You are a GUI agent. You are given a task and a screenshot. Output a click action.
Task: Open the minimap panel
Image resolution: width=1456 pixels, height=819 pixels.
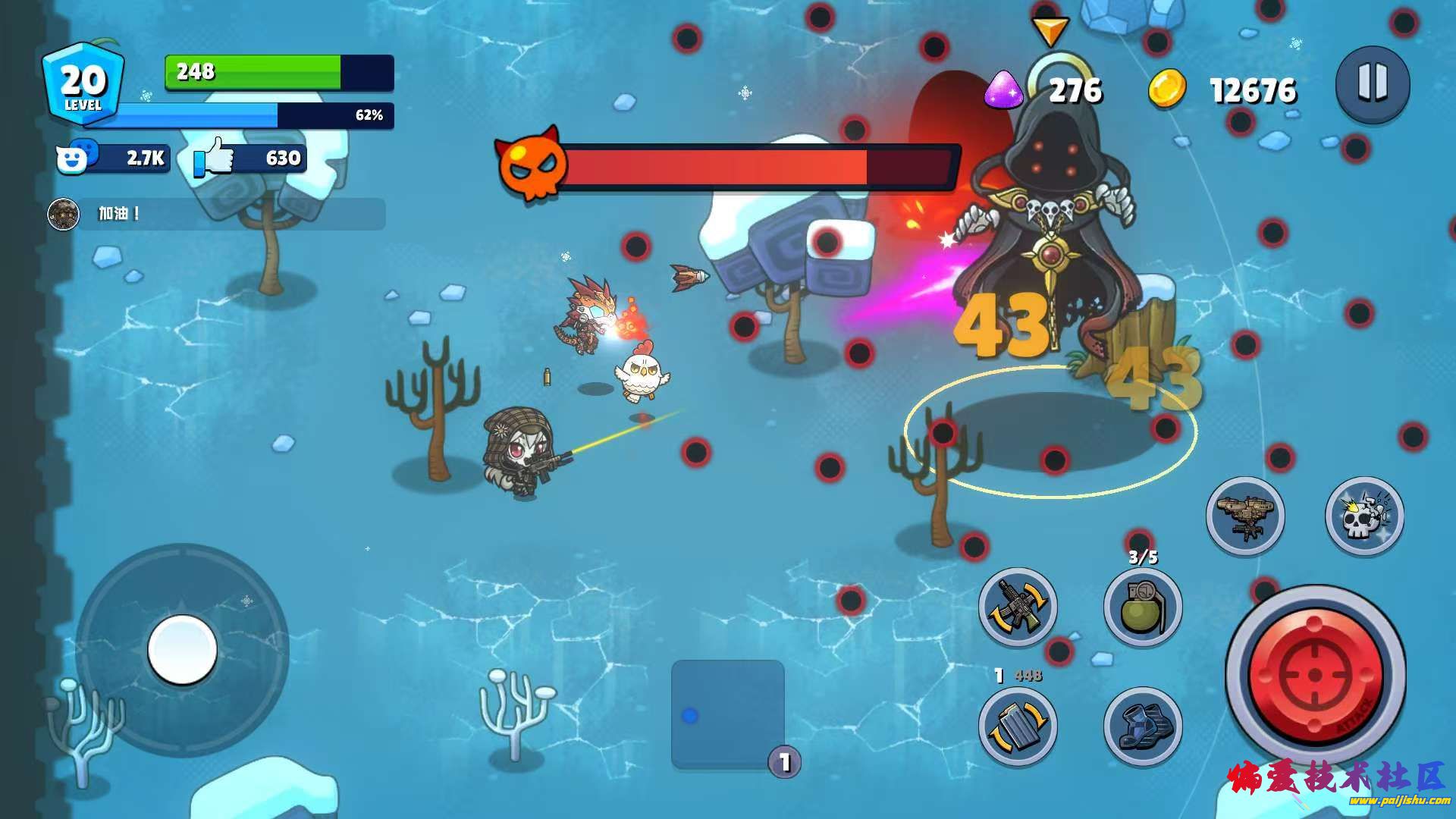tap(727, 714)
